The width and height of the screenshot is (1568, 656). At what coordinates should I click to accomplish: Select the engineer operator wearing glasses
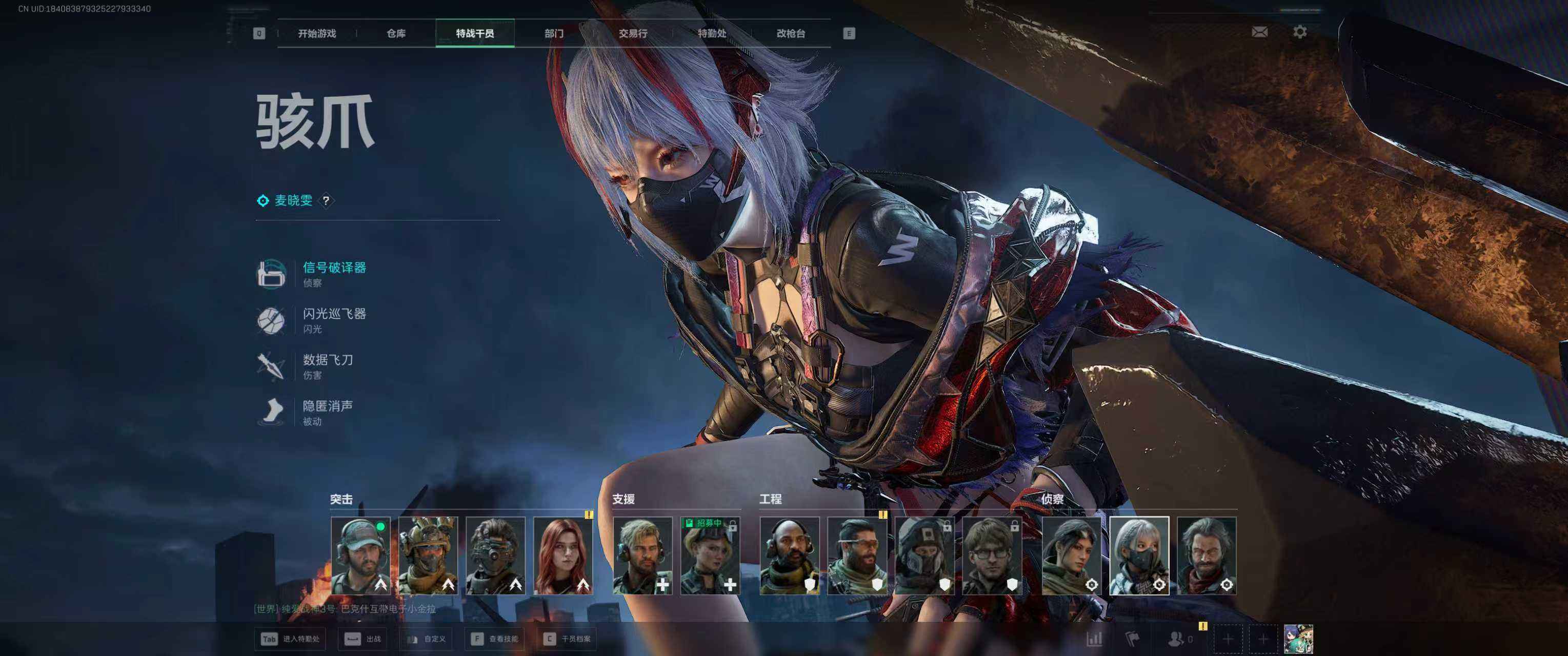992,555
